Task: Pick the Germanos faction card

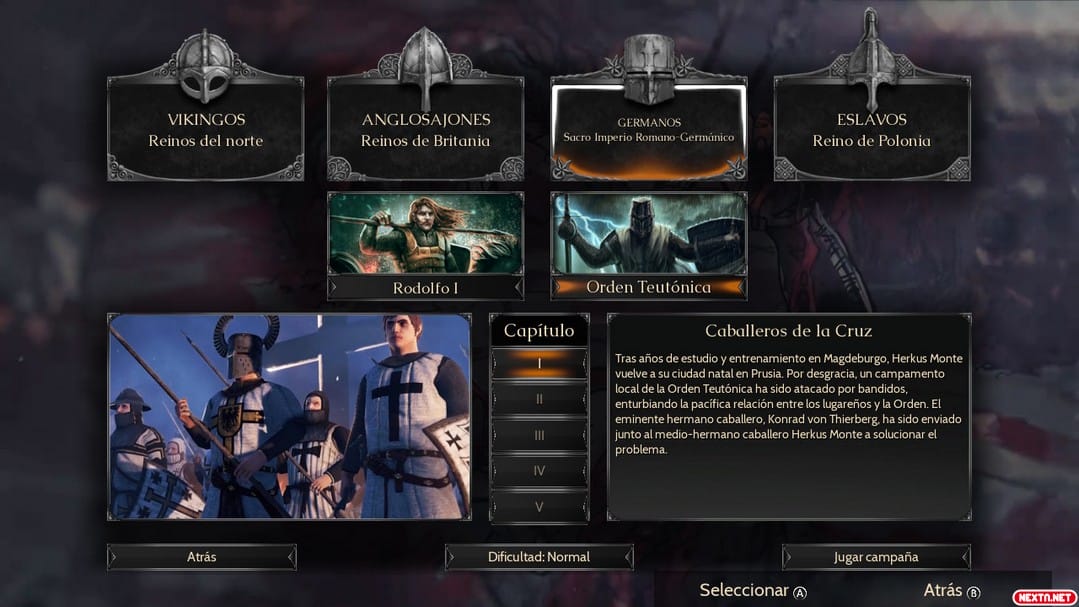Action: click(x=648, y=130)
